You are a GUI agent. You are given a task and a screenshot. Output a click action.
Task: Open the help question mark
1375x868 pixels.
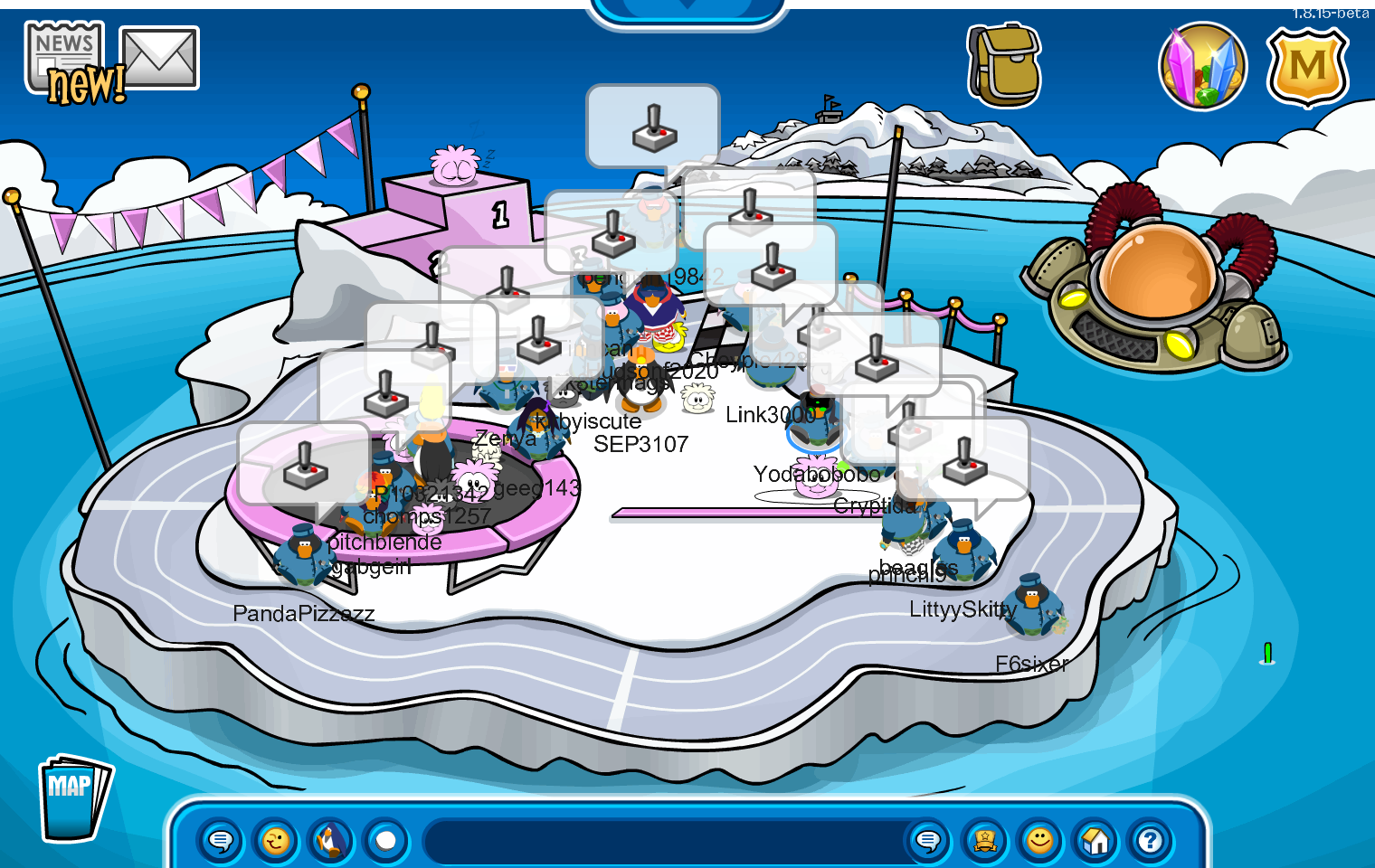(x=1151, y=841)
